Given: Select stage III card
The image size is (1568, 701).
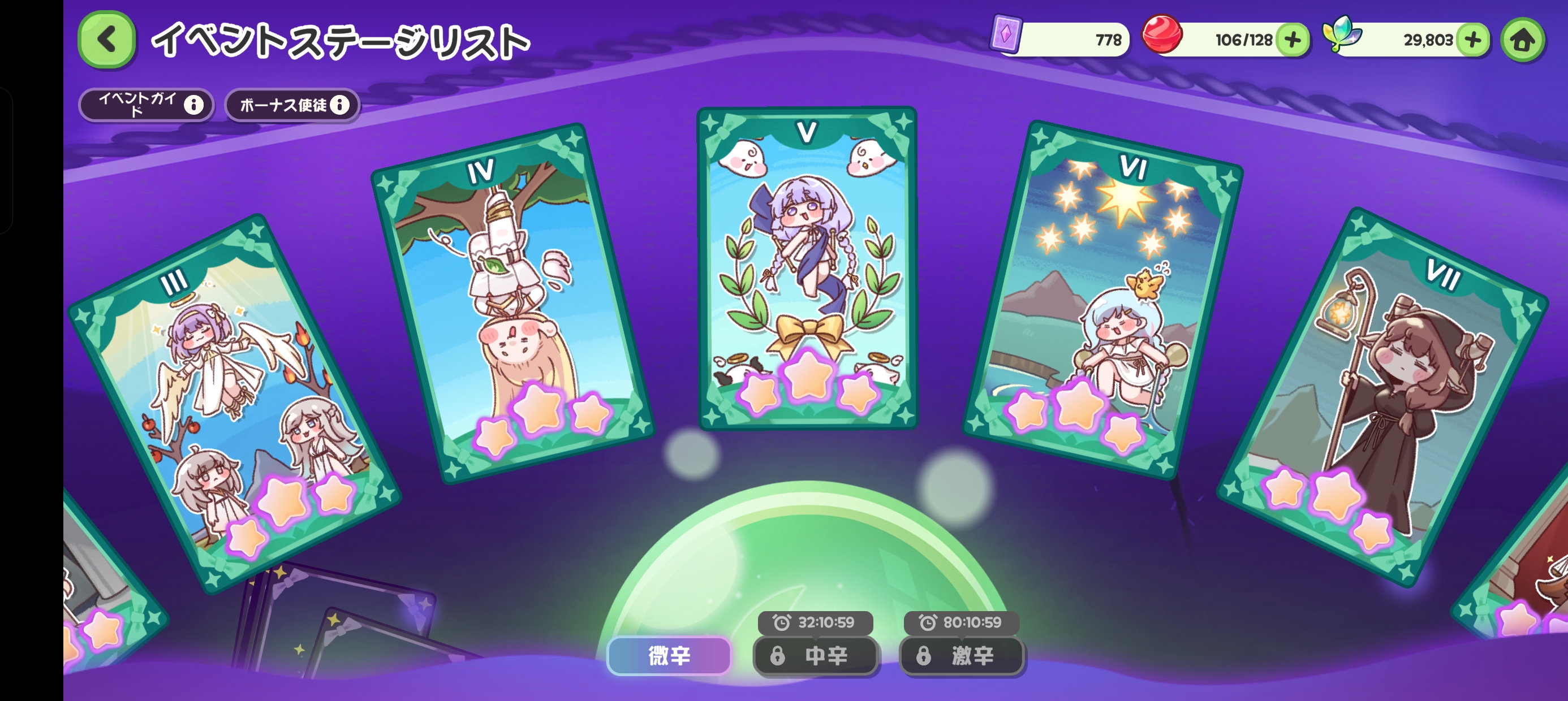Looking at the screenshot, I should pyautogui.click(x=234, y=401).
